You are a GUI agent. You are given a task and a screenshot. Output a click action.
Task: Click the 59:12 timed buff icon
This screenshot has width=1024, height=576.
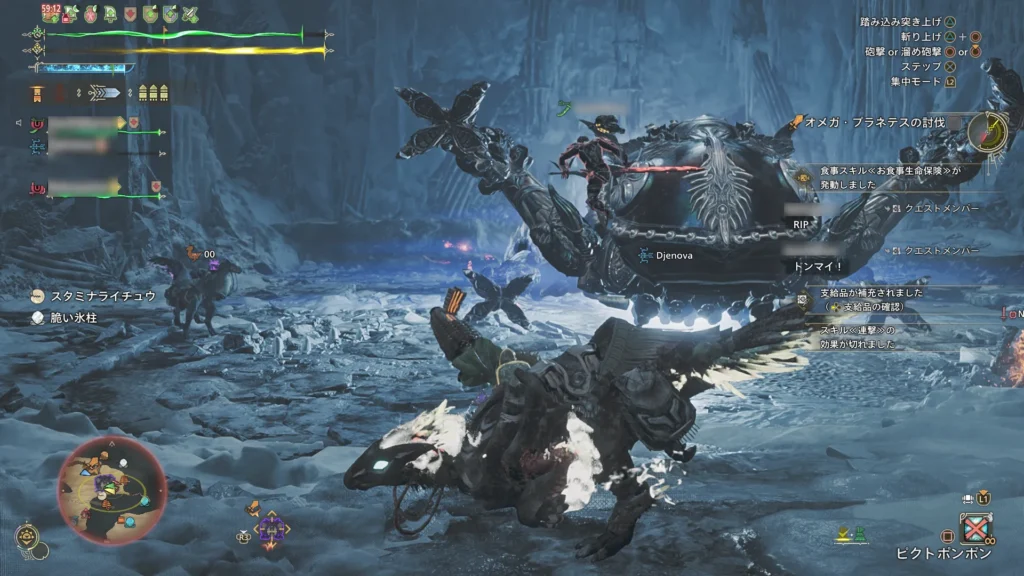pyautogui.click(x=51, y=13)
